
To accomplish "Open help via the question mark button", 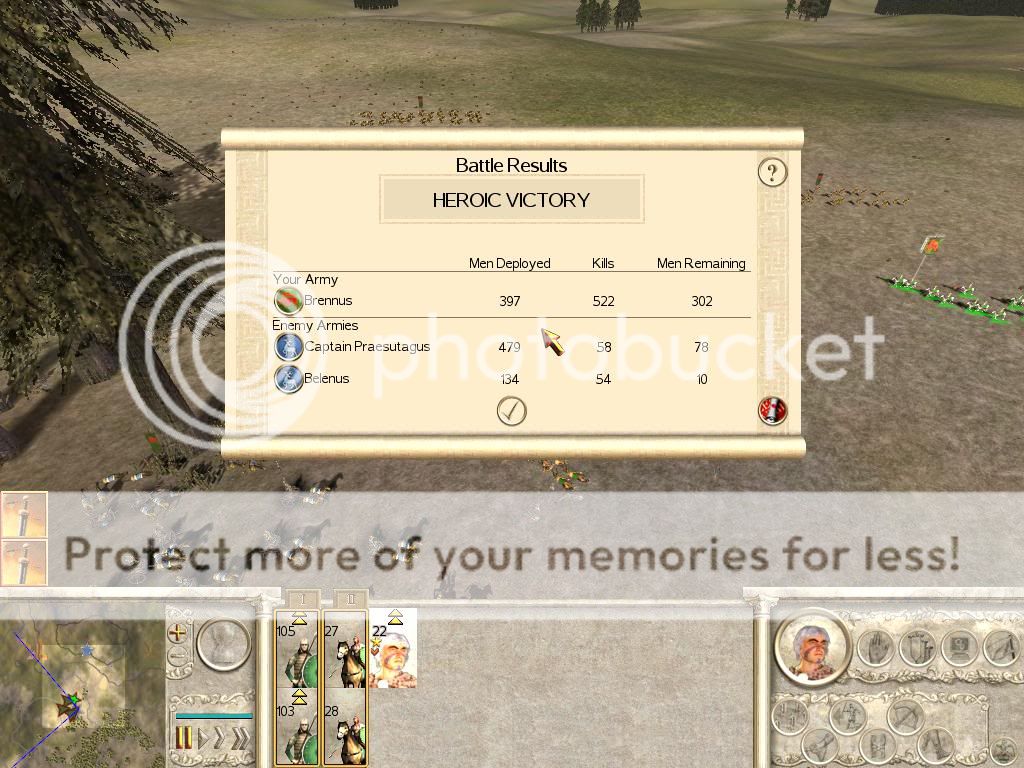I will coord(771,172).
